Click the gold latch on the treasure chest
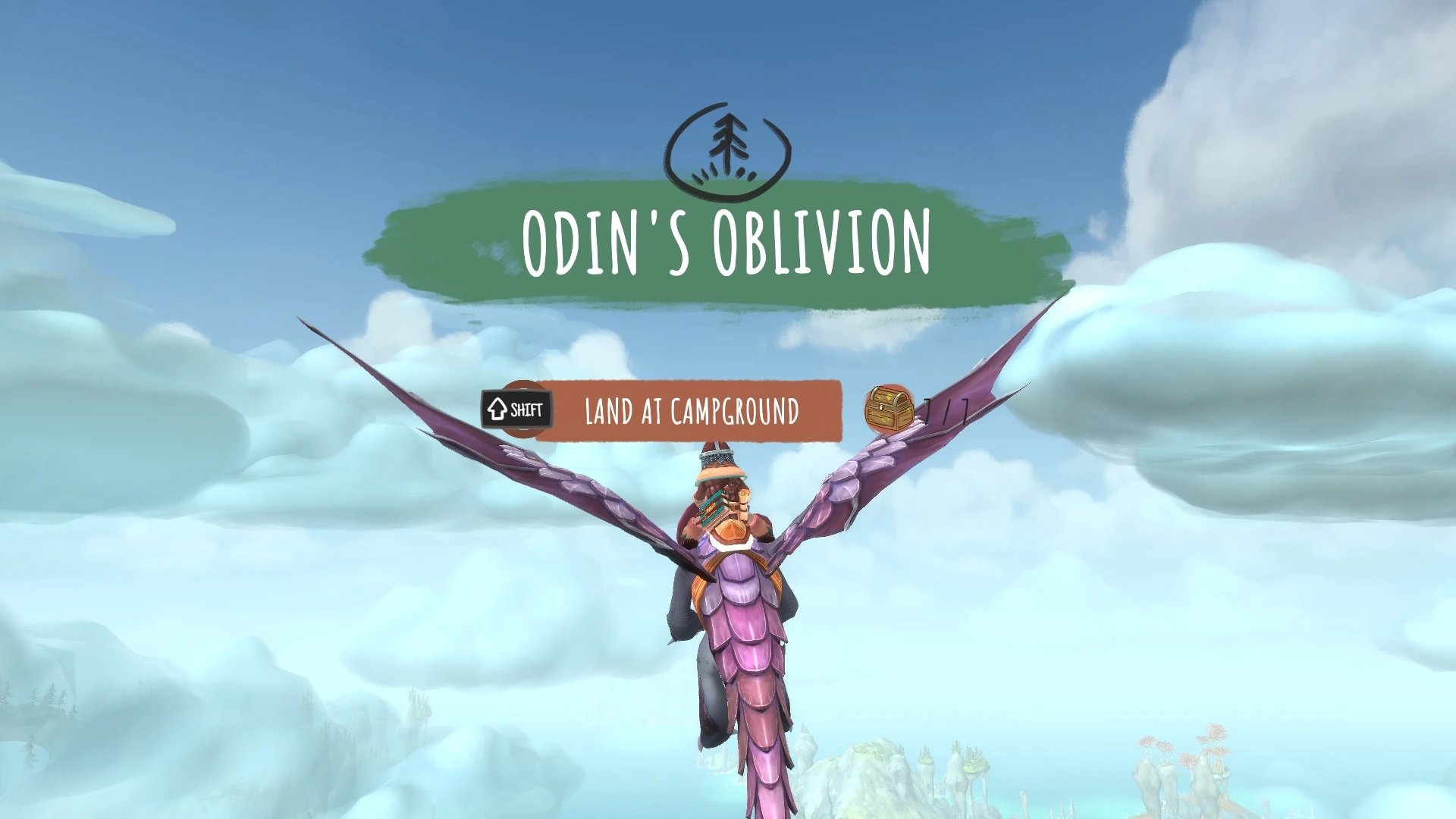Viewport: 1456px width, 819px height. pos(881,408)
